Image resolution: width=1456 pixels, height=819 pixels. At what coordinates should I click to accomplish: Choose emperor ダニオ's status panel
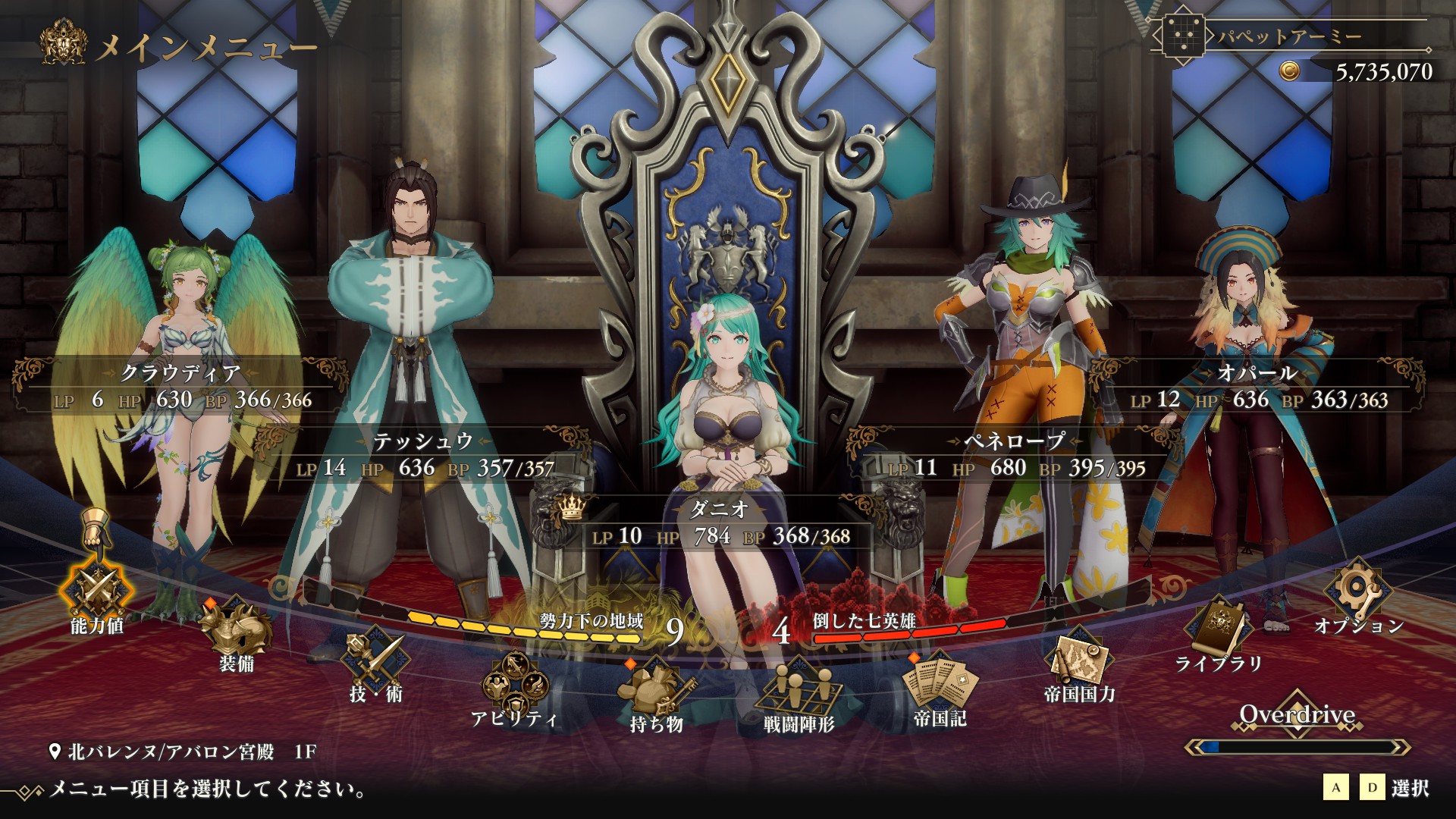point(720,523)
